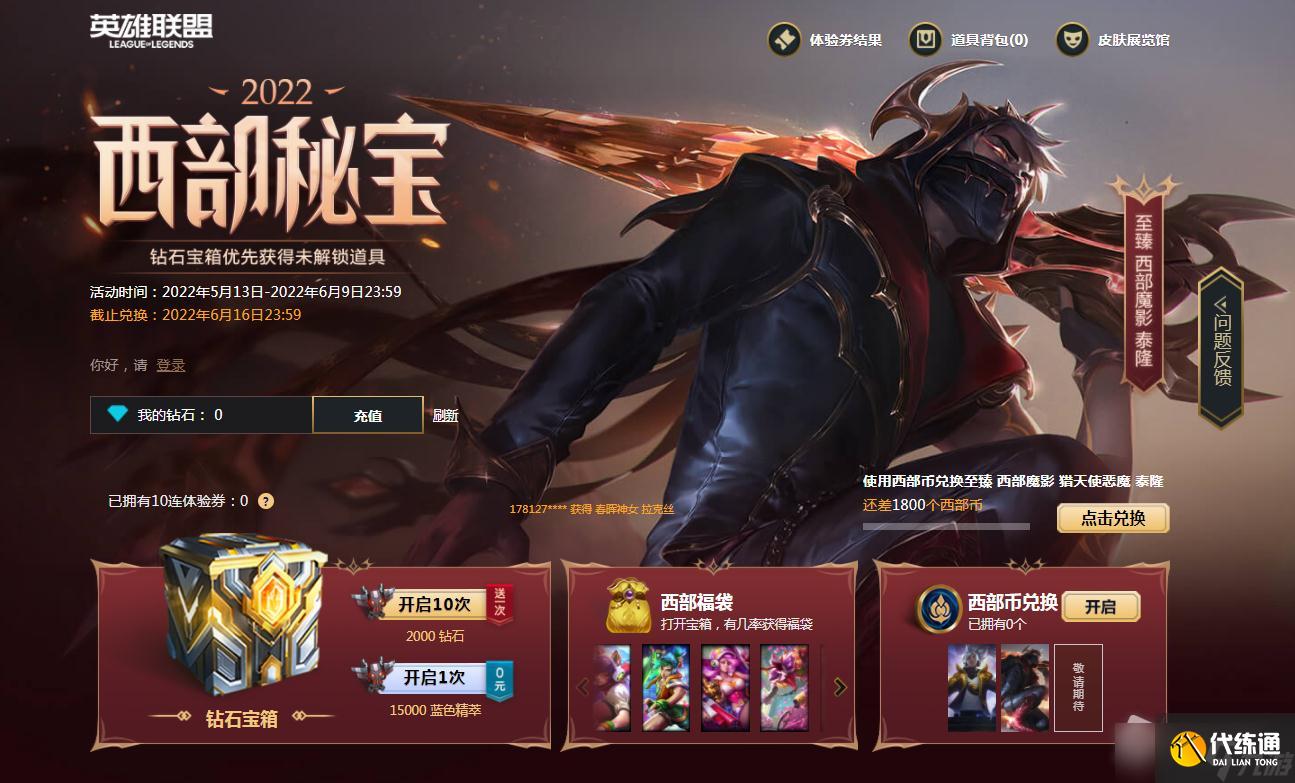Click the 西部币 progress bar
1295x783 pixels.
945,525
